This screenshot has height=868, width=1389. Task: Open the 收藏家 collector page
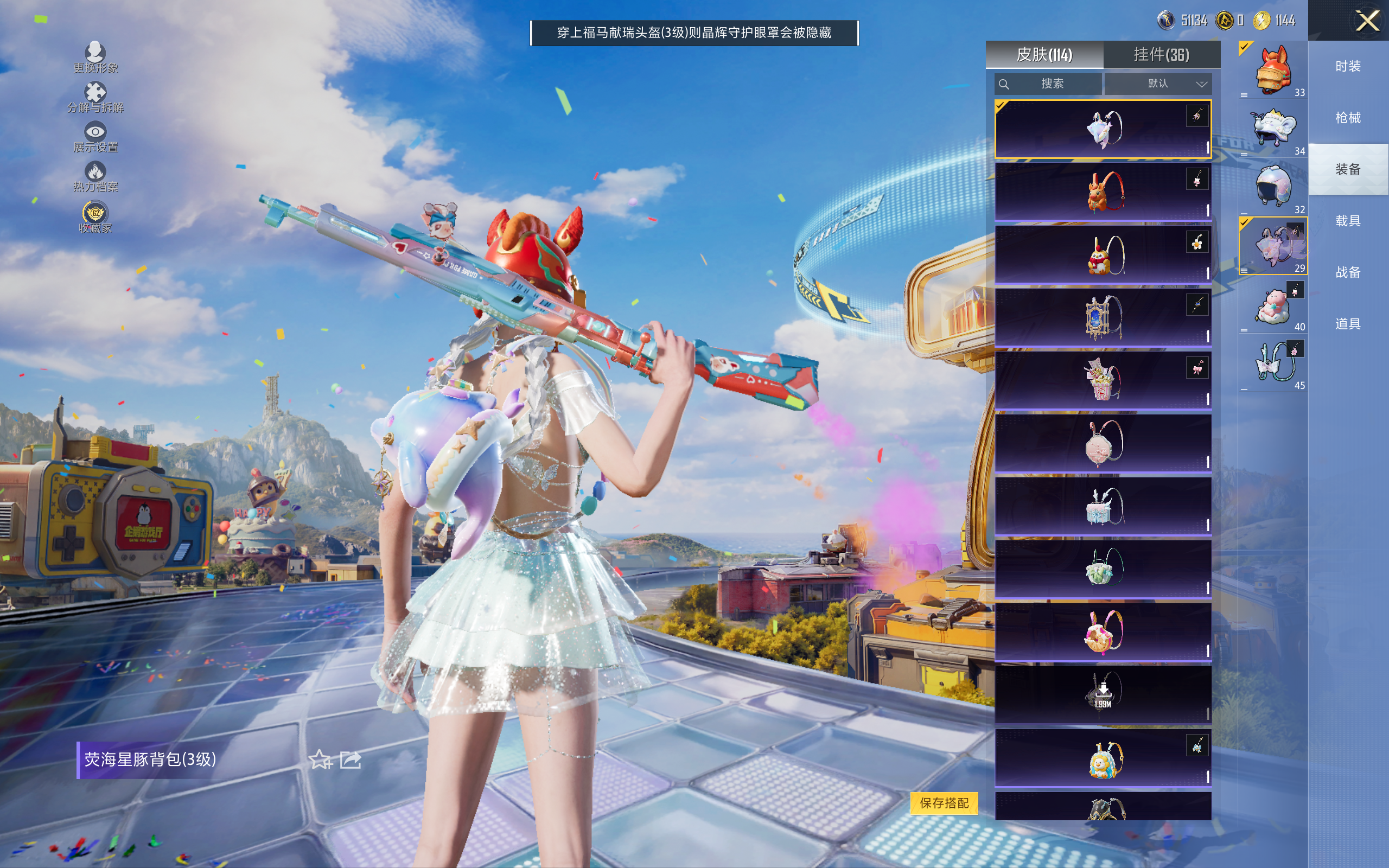pos(95,217)
